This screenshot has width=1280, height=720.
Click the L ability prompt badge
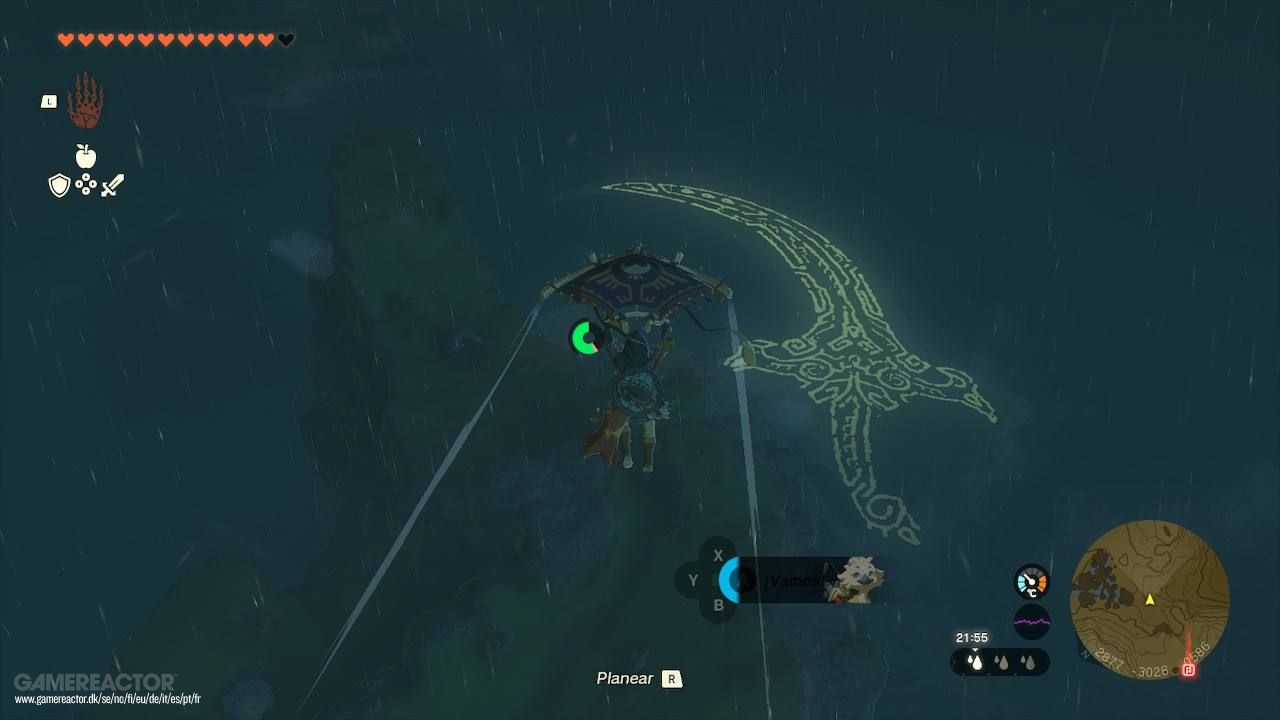pos(48,100)
